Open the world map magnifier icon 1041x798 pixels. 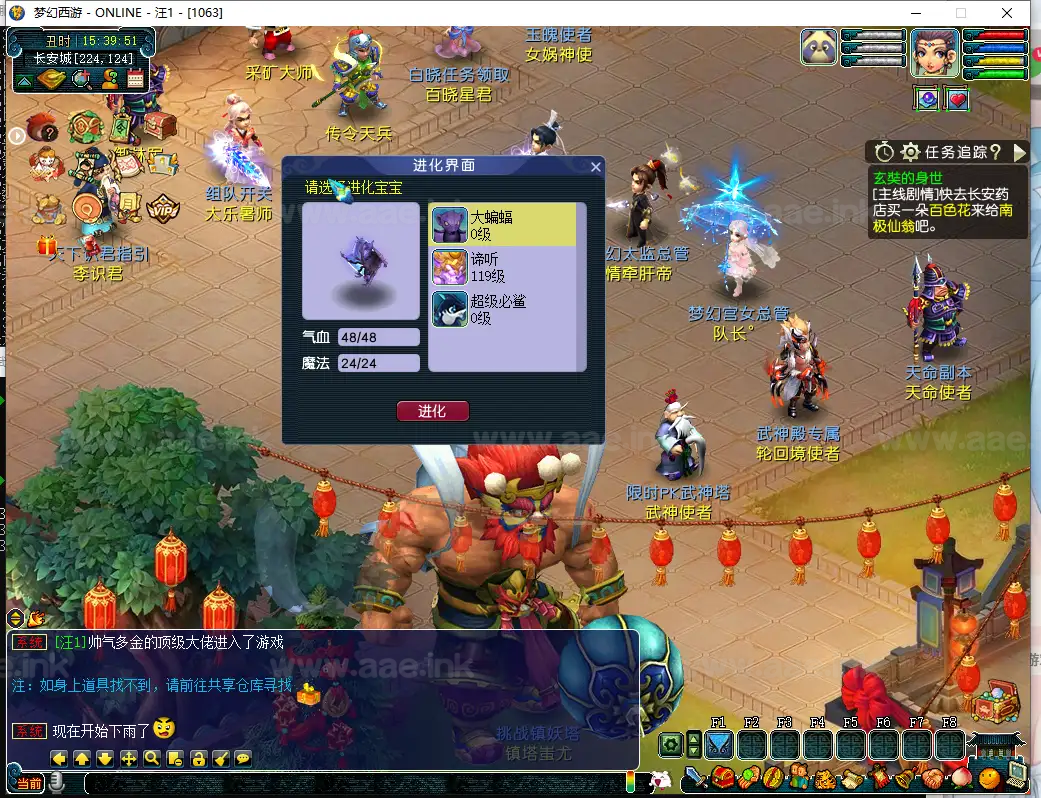point(81,80)
